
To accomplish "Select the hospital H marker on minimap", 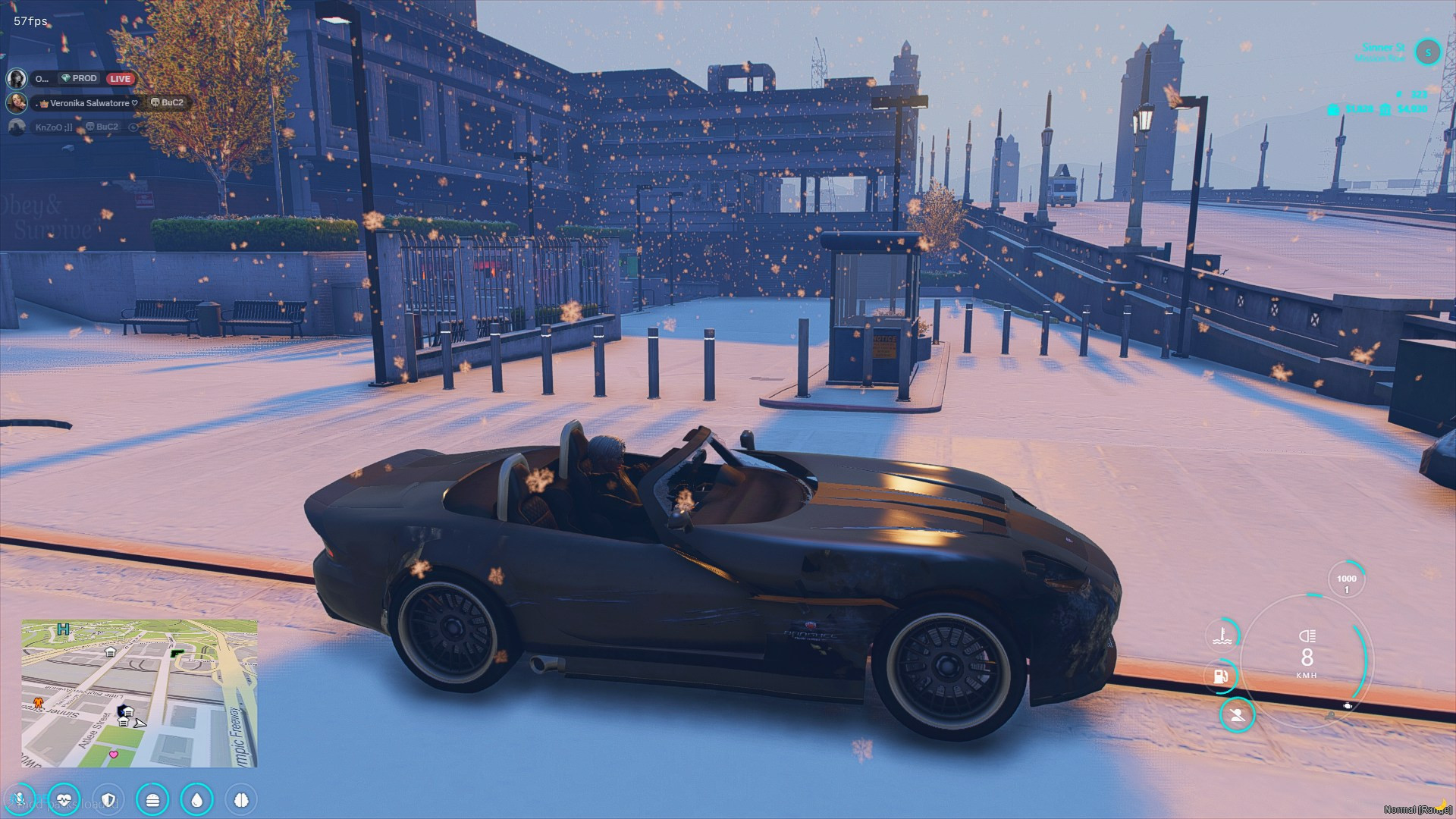I will coord(64,629).
